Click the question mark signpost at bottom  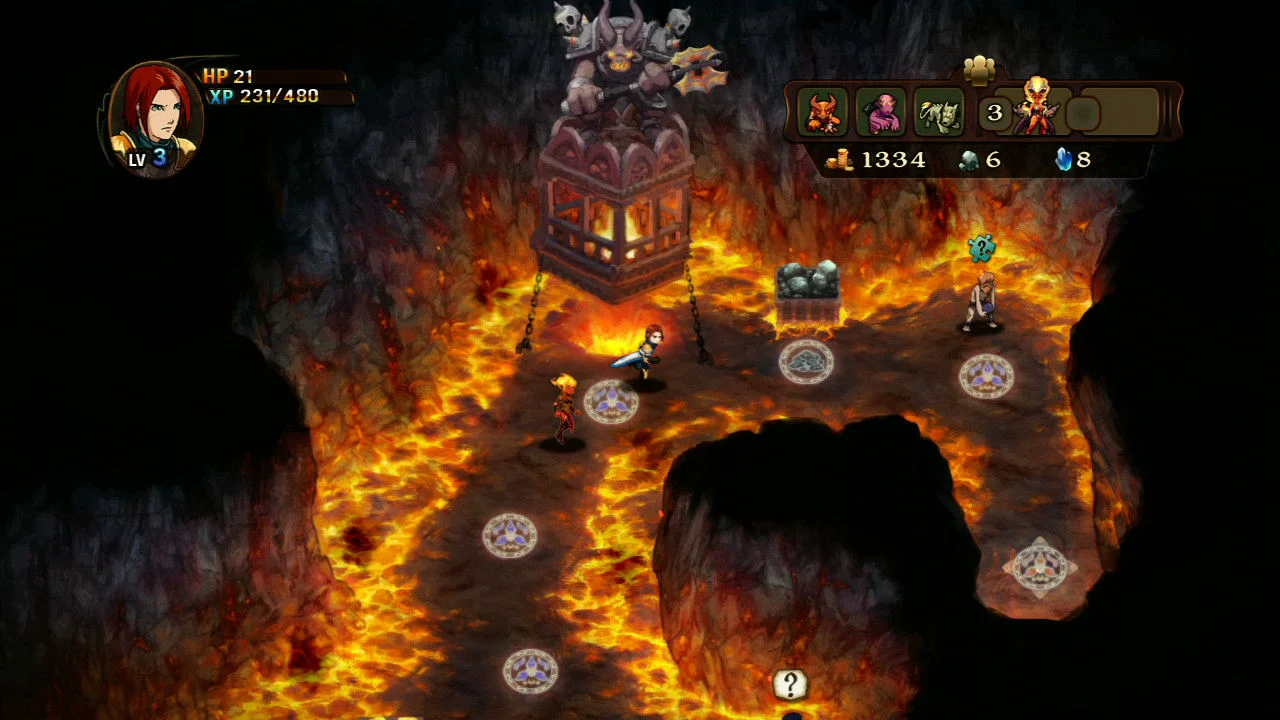[789, 685]
